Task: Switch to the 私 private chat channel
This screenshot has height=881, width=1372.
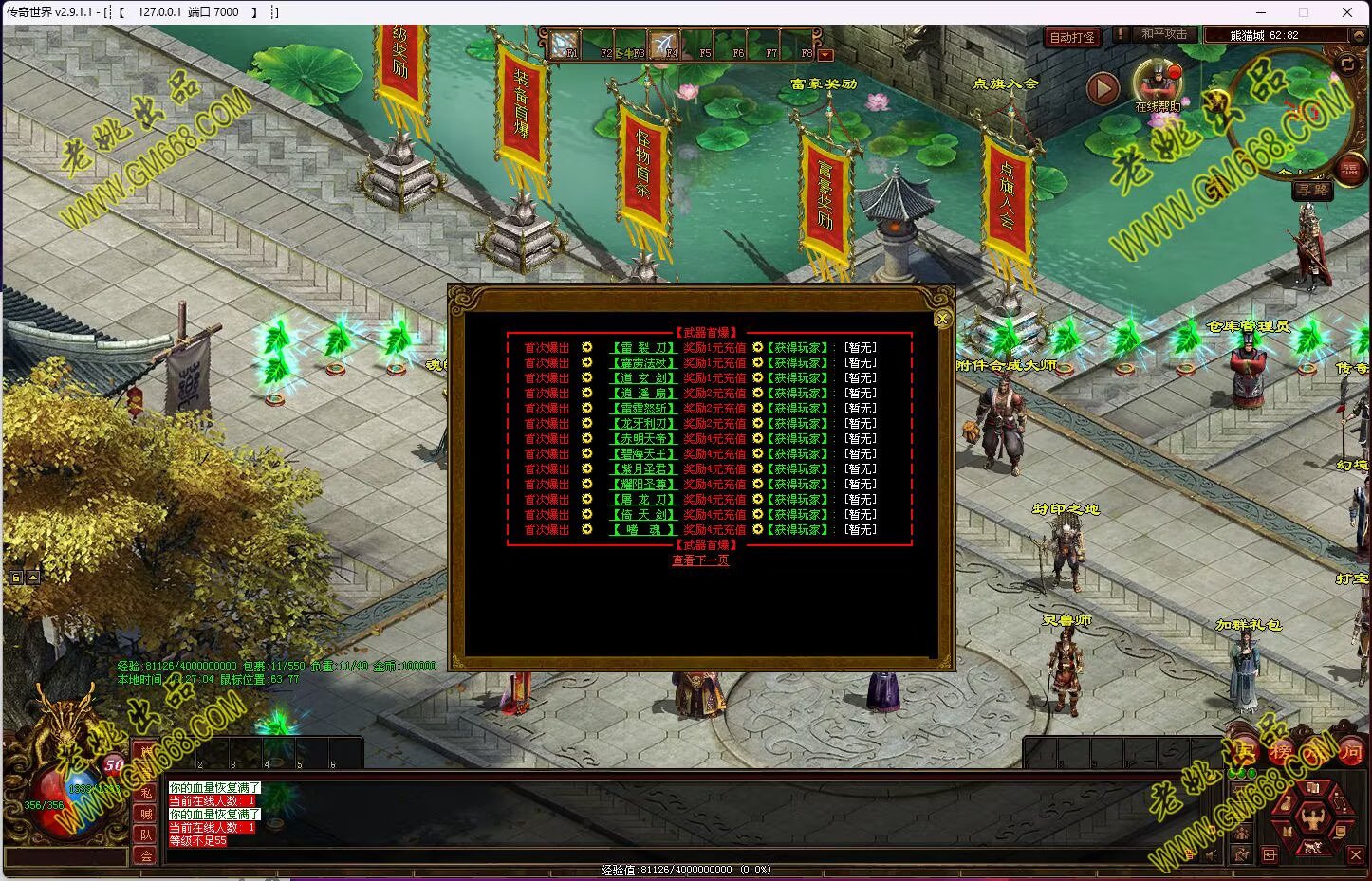Action: click(146, 793)
